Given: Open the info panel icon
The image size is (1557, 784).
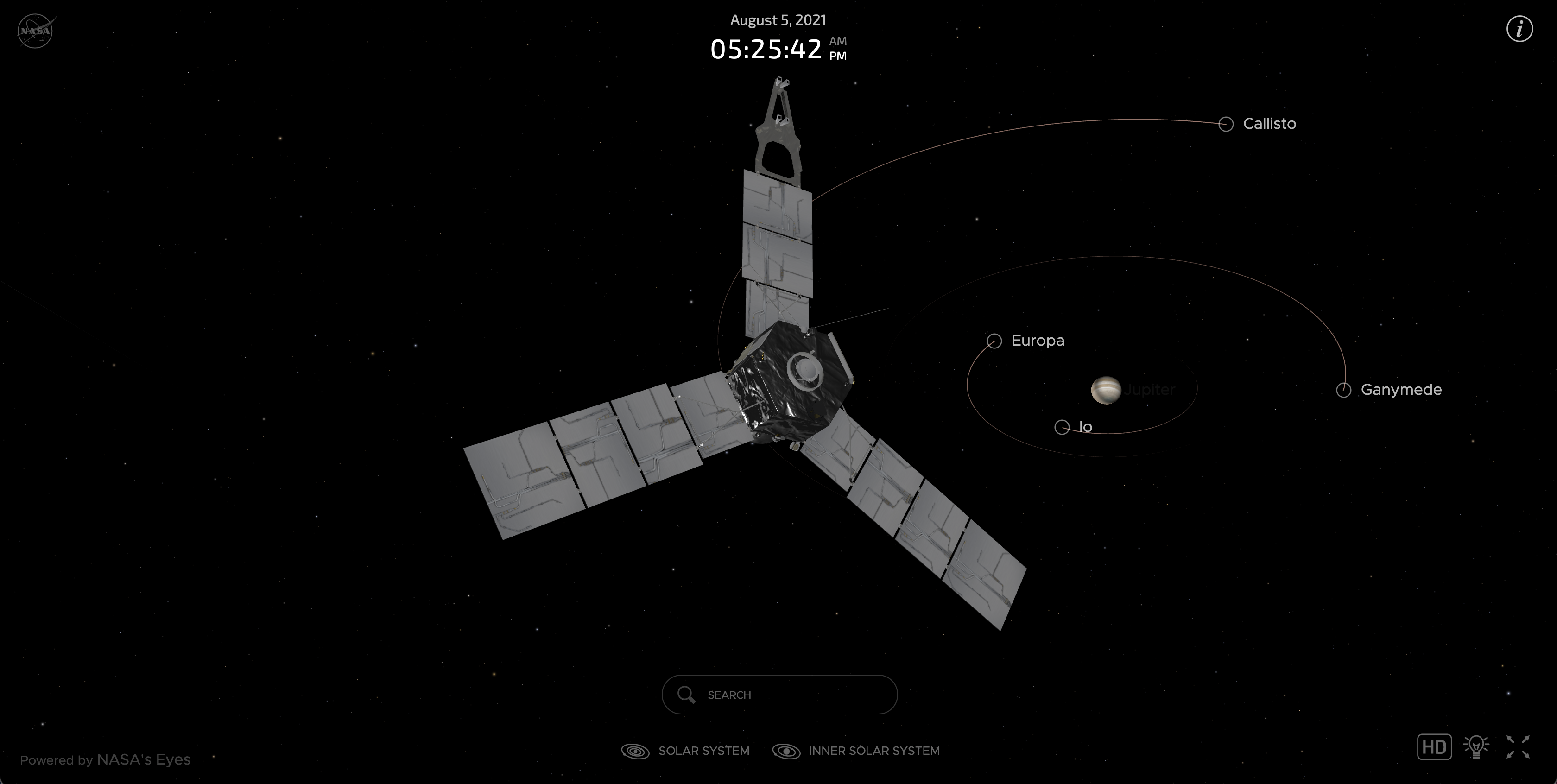Looking at the screenshot, I should pos(1519,29).
